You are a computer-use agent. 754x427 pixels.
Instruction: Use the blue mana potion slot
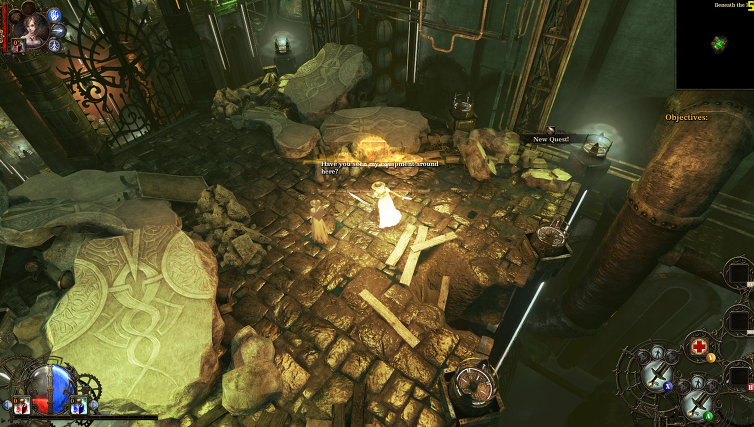77,405
